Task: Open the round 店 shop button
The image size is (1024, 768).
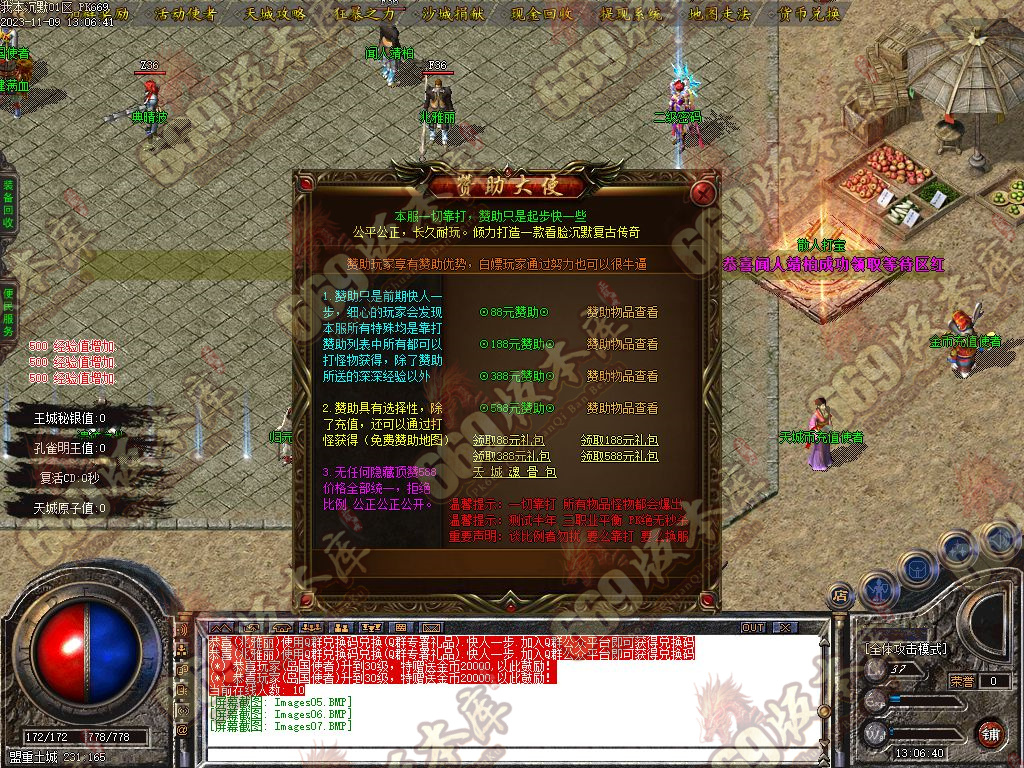Action: 840,597
